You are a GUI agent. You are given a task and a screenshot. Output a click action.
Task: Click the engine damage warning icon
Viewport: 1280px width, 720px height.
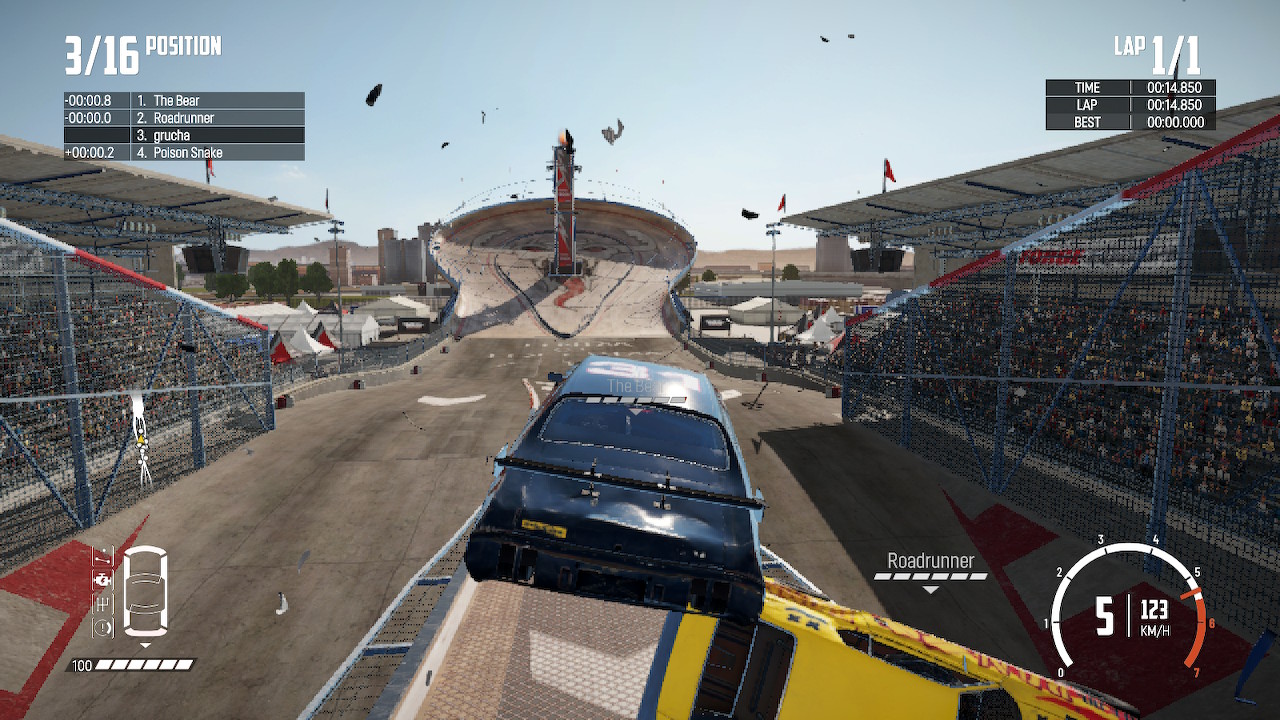pos(102,580)
